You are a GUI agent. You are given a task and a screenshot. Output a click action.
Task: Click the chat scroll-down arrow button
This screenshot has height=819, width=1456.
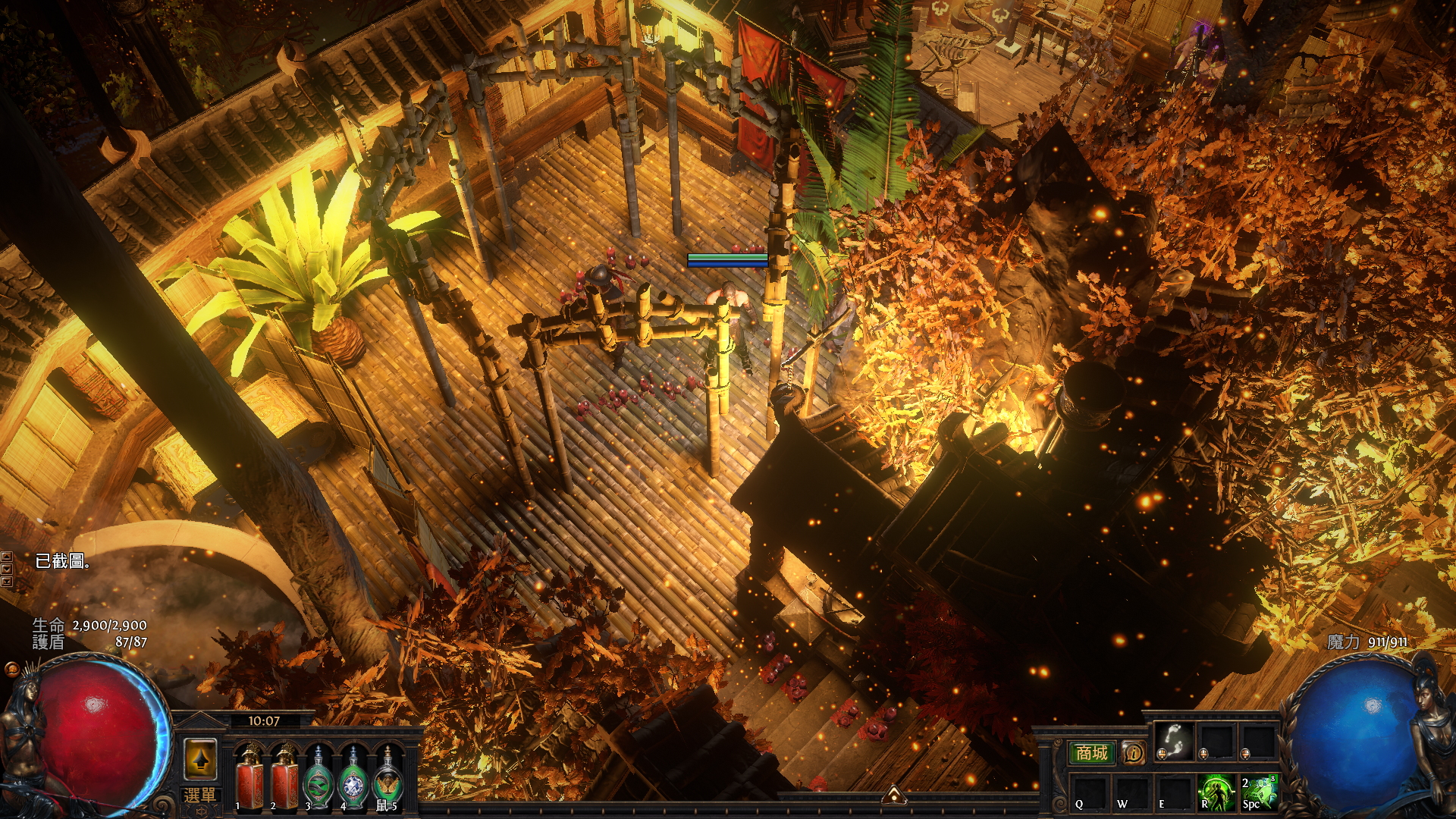point(7,570)
